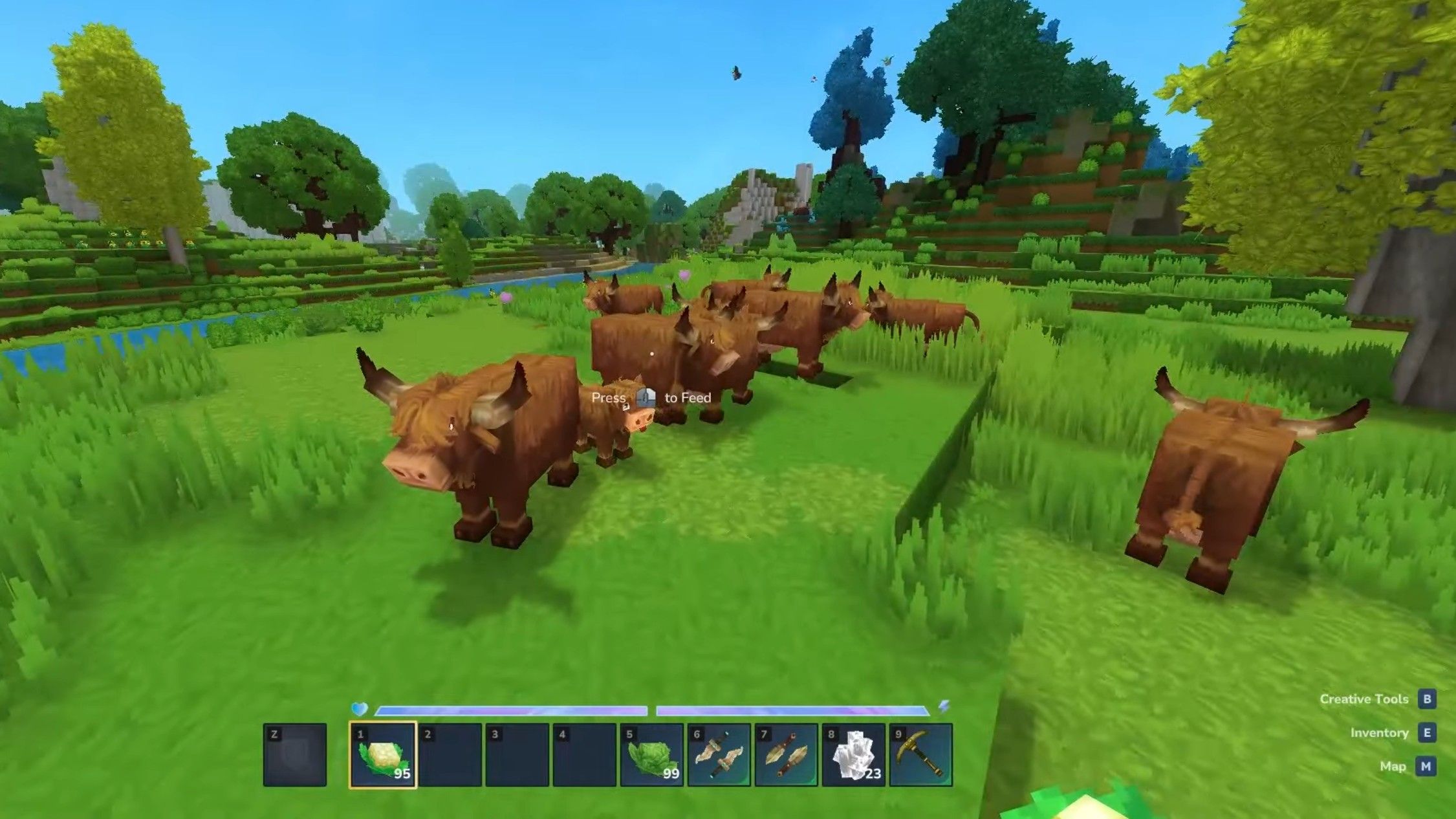The height and width of the screenshot is (819, 1456).
Task: Click the heart icon beside the health bar
Action: pos(360,708)
